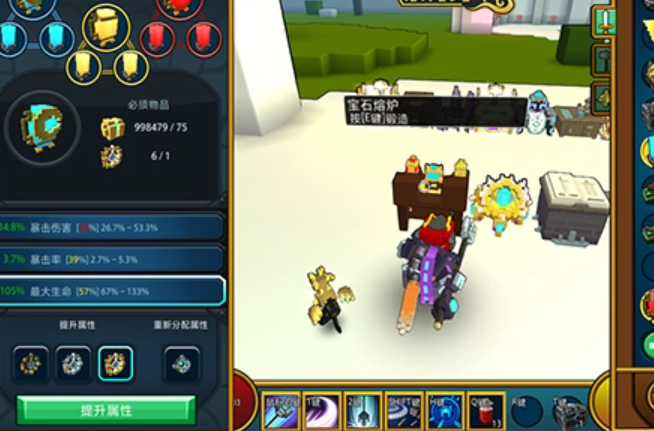
Task: Click the selected cyan gem preview
Action: pyautogui.click(x=41, y=129)
